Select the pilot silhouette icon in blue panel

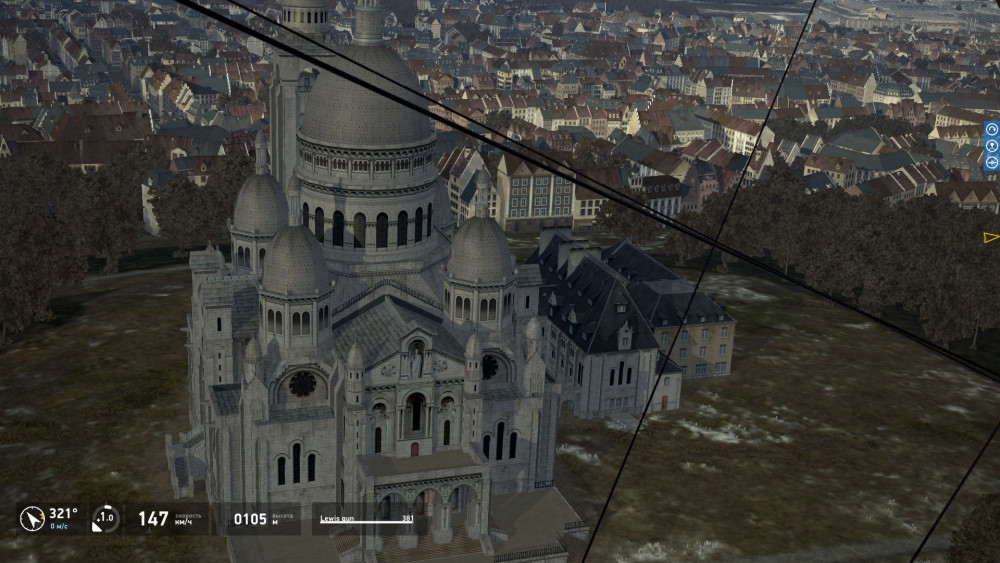[x=992, y=146]
